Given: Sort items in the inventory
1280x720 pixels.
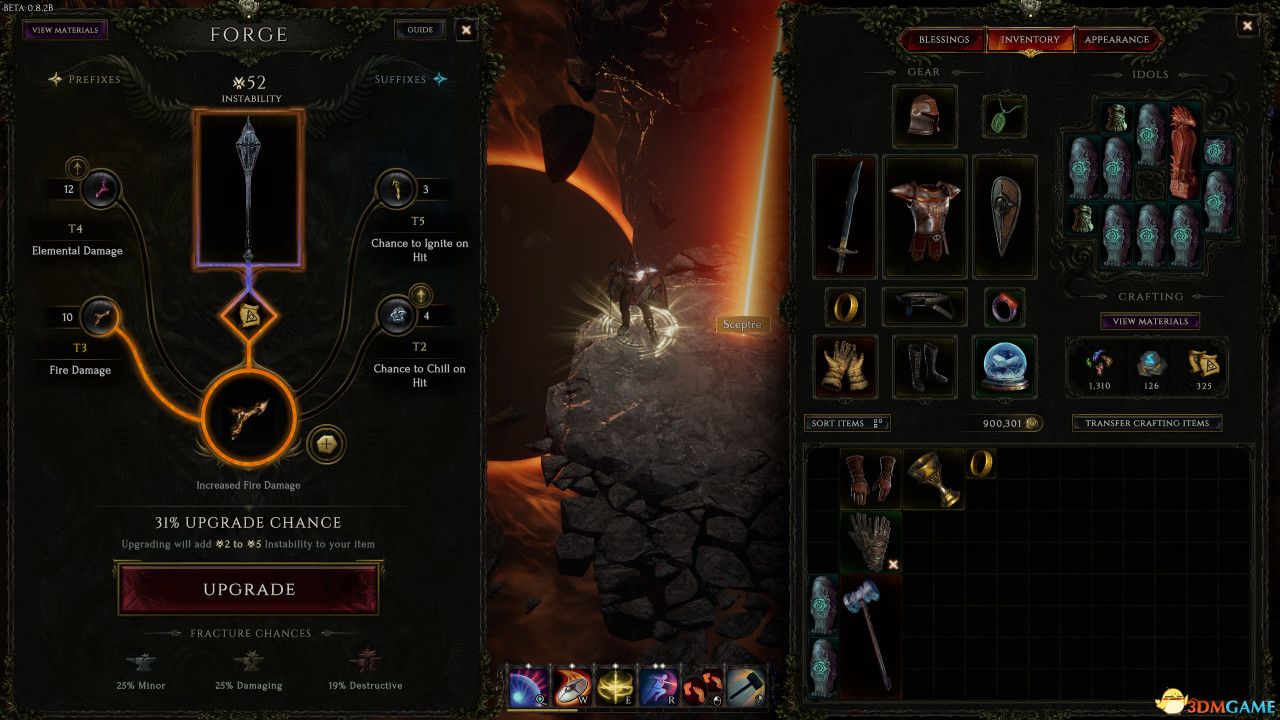Looking at the screenshot, I should 846,423.
